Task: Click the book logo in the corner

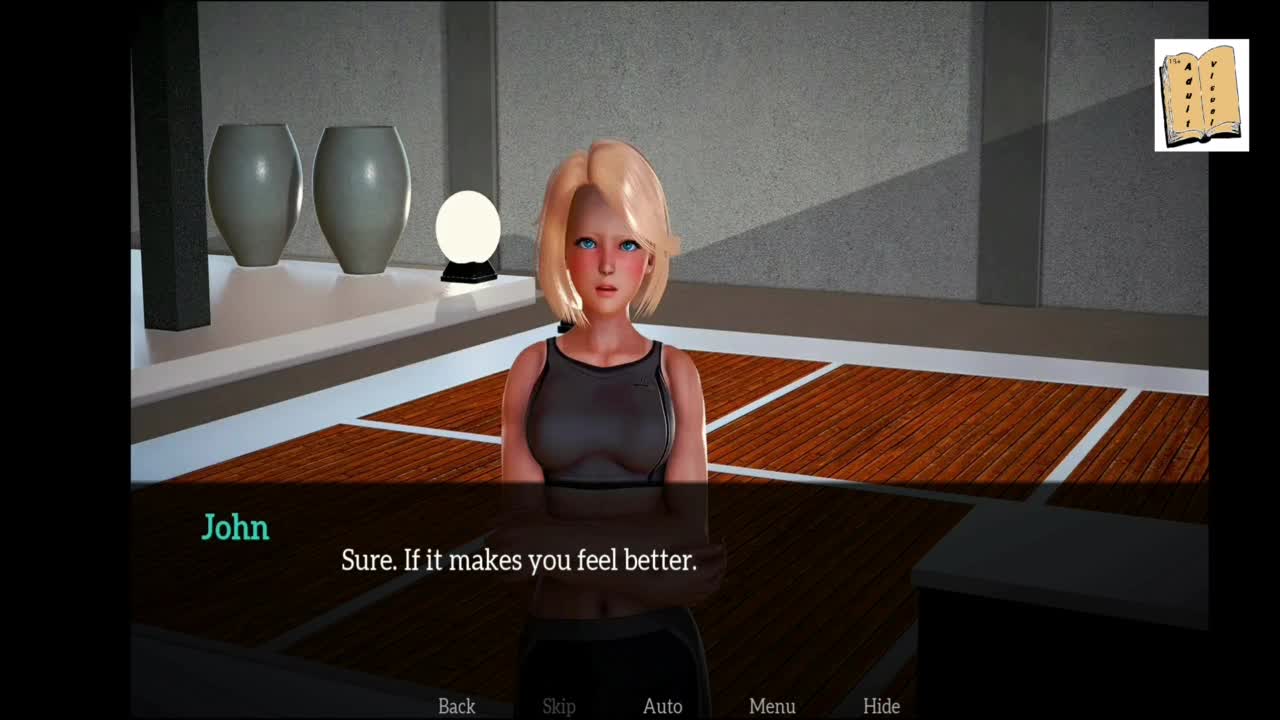Action: coord(1201,95)
